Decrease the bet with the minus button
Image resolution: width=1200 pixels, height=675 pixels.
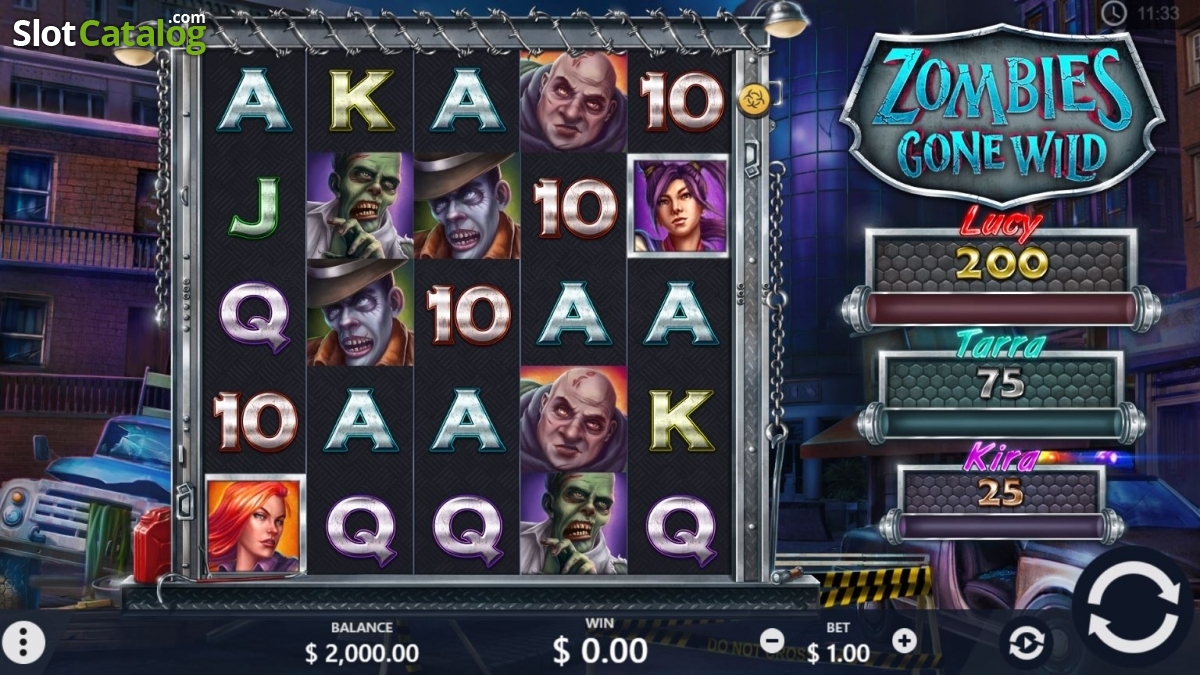tap(772, 640)
